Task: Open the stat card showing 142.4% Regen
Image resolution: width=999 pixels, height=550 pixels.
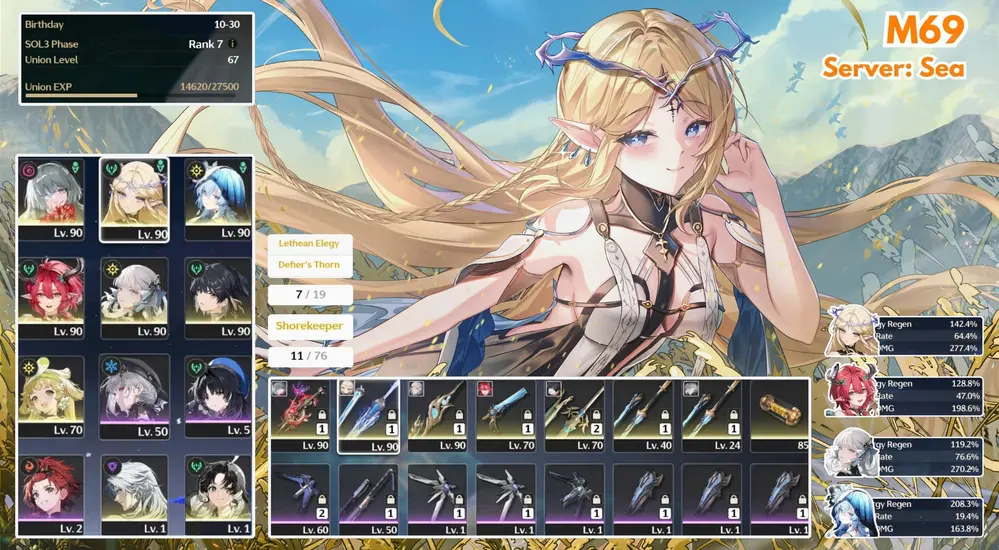Action: click(x=910, y=331)
